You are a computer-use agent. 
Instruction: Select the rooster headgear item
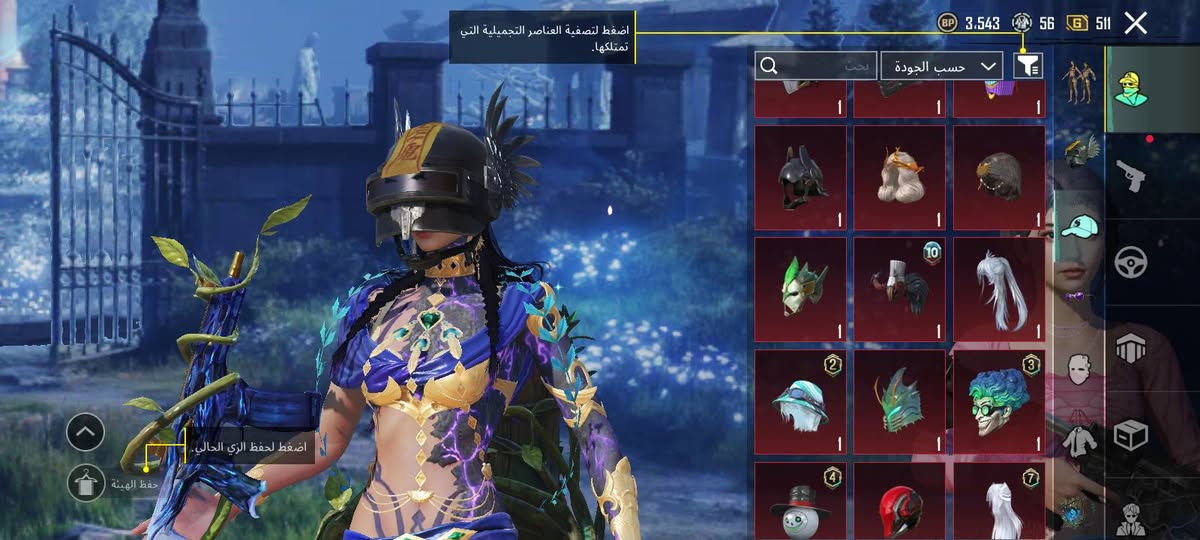pos(900,290)
